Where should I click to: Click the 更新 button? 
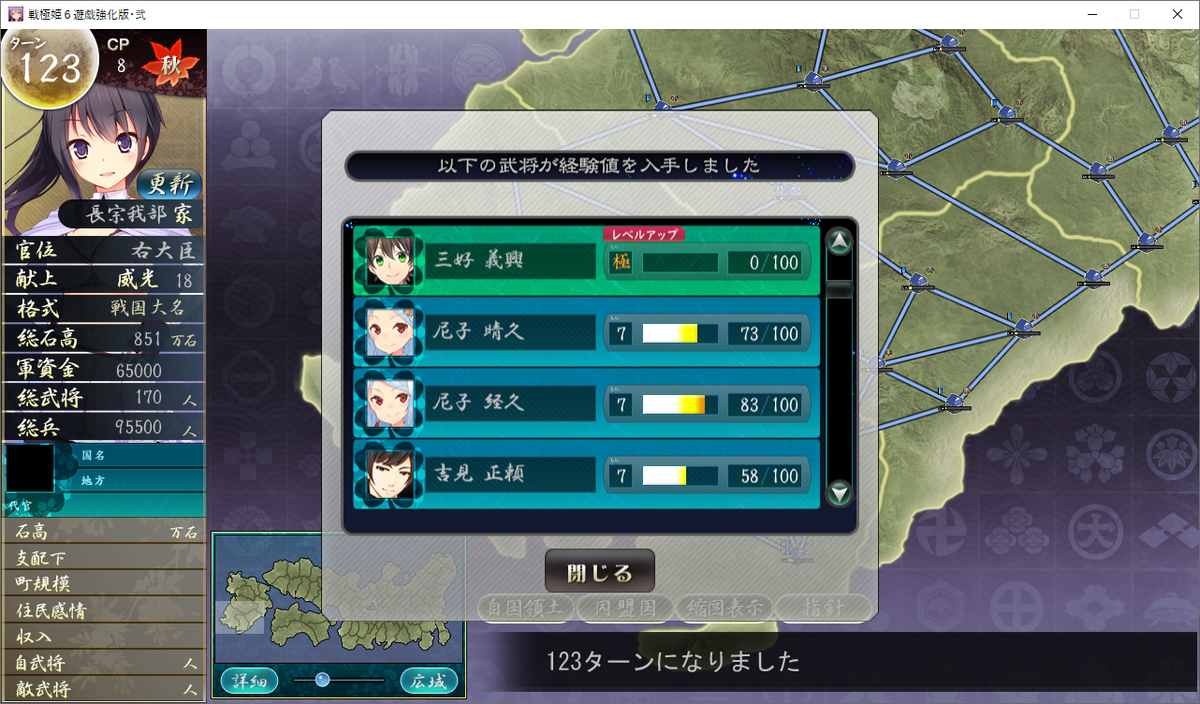(x=169, y=184)
